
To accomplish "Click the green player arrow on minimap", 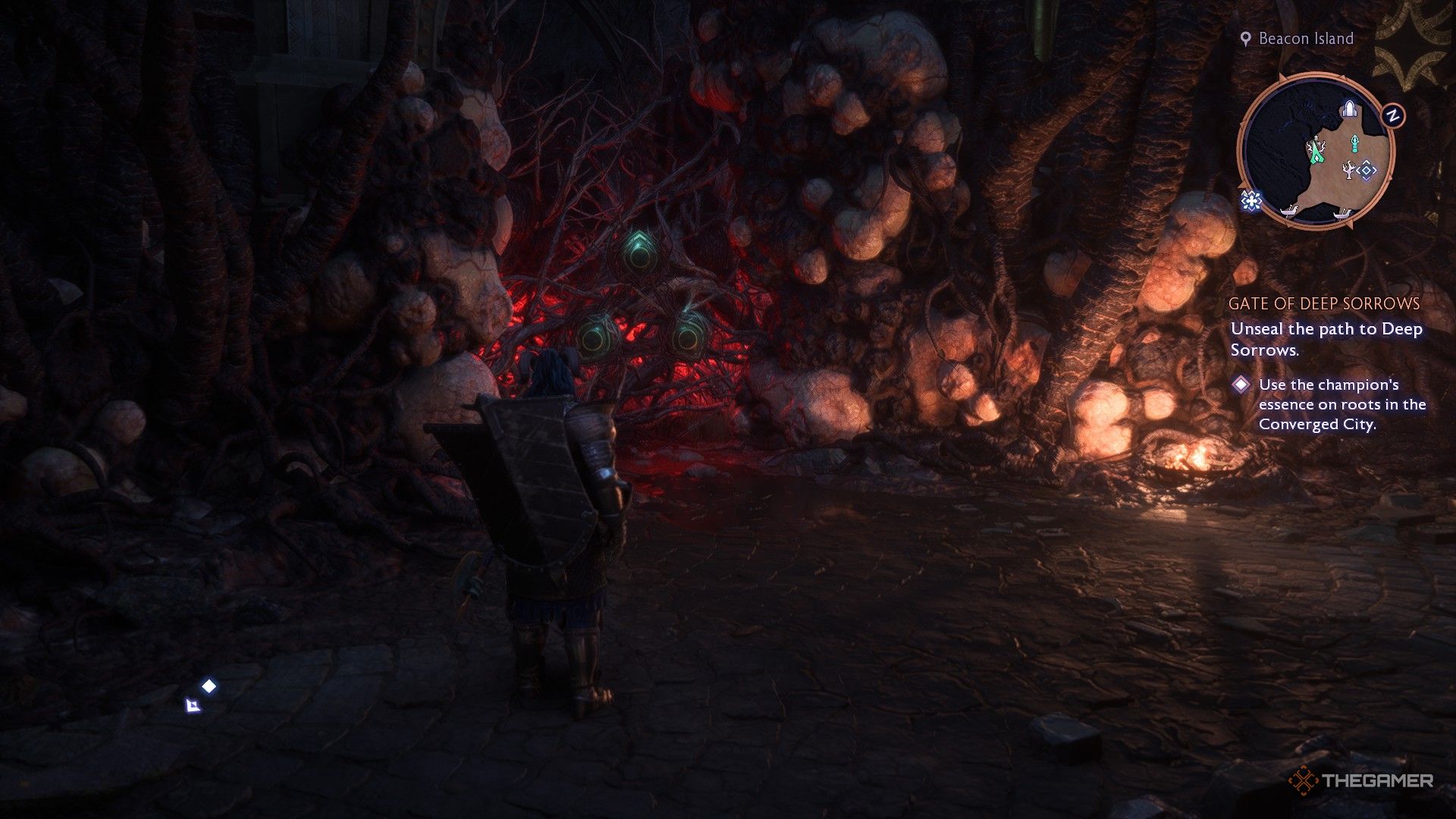I will point(1318,152).
